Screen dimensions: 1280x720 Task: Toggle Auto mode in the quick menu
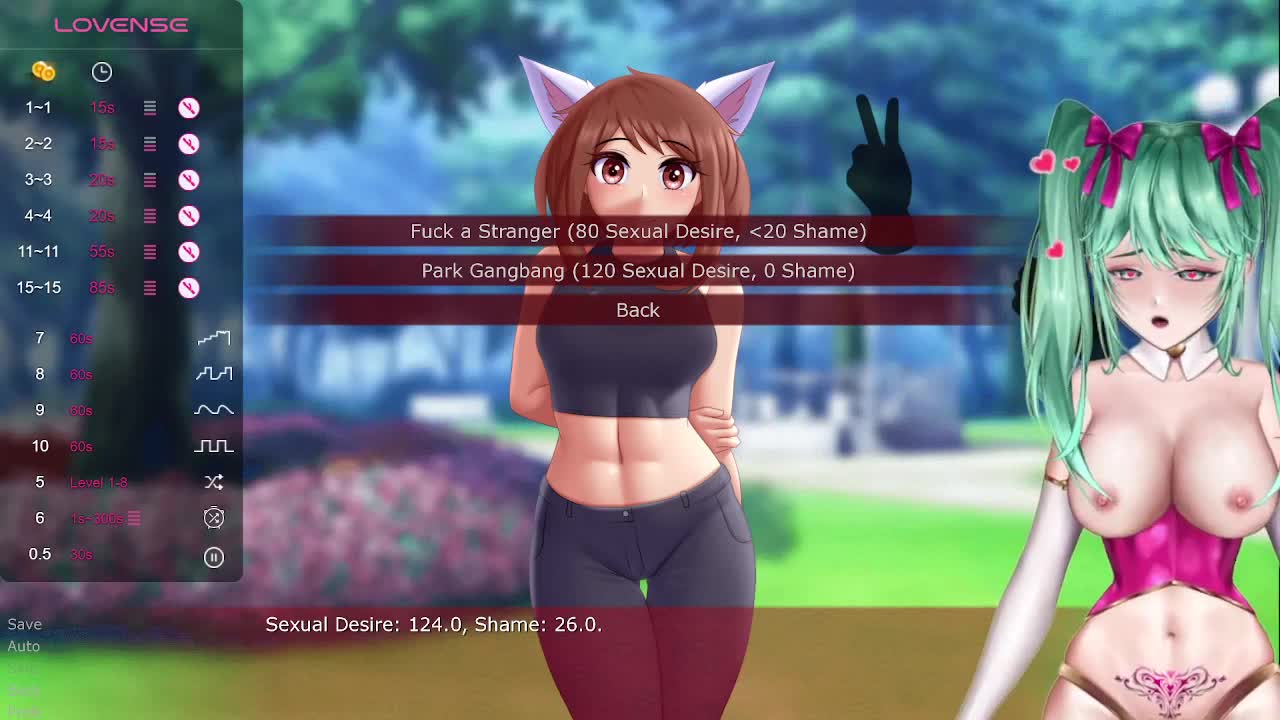pos(24,646)
